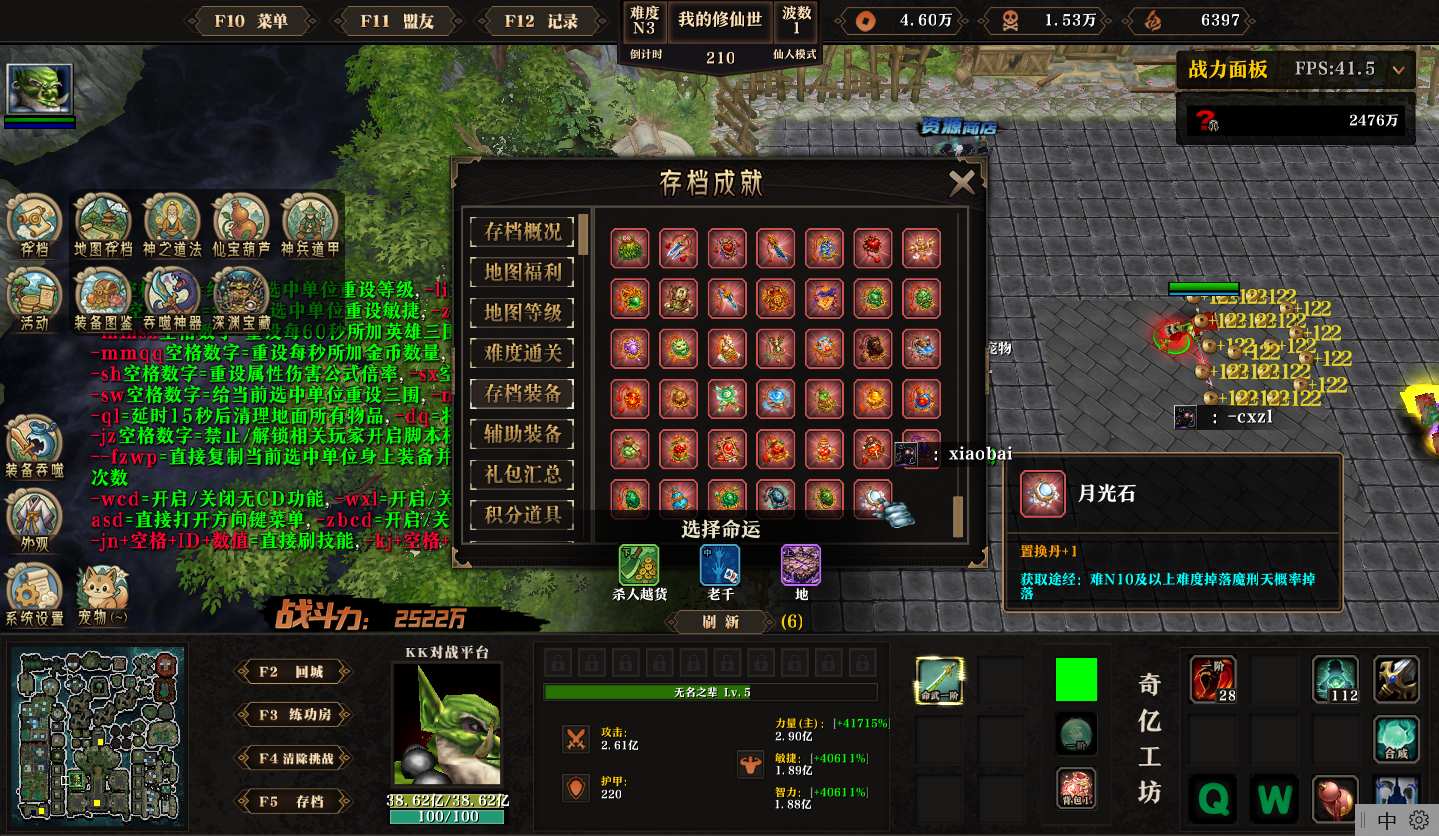Choose the 杀人越货 fate card
The width and height of the screenshot is (1439, 836).
tap(639, 565)
